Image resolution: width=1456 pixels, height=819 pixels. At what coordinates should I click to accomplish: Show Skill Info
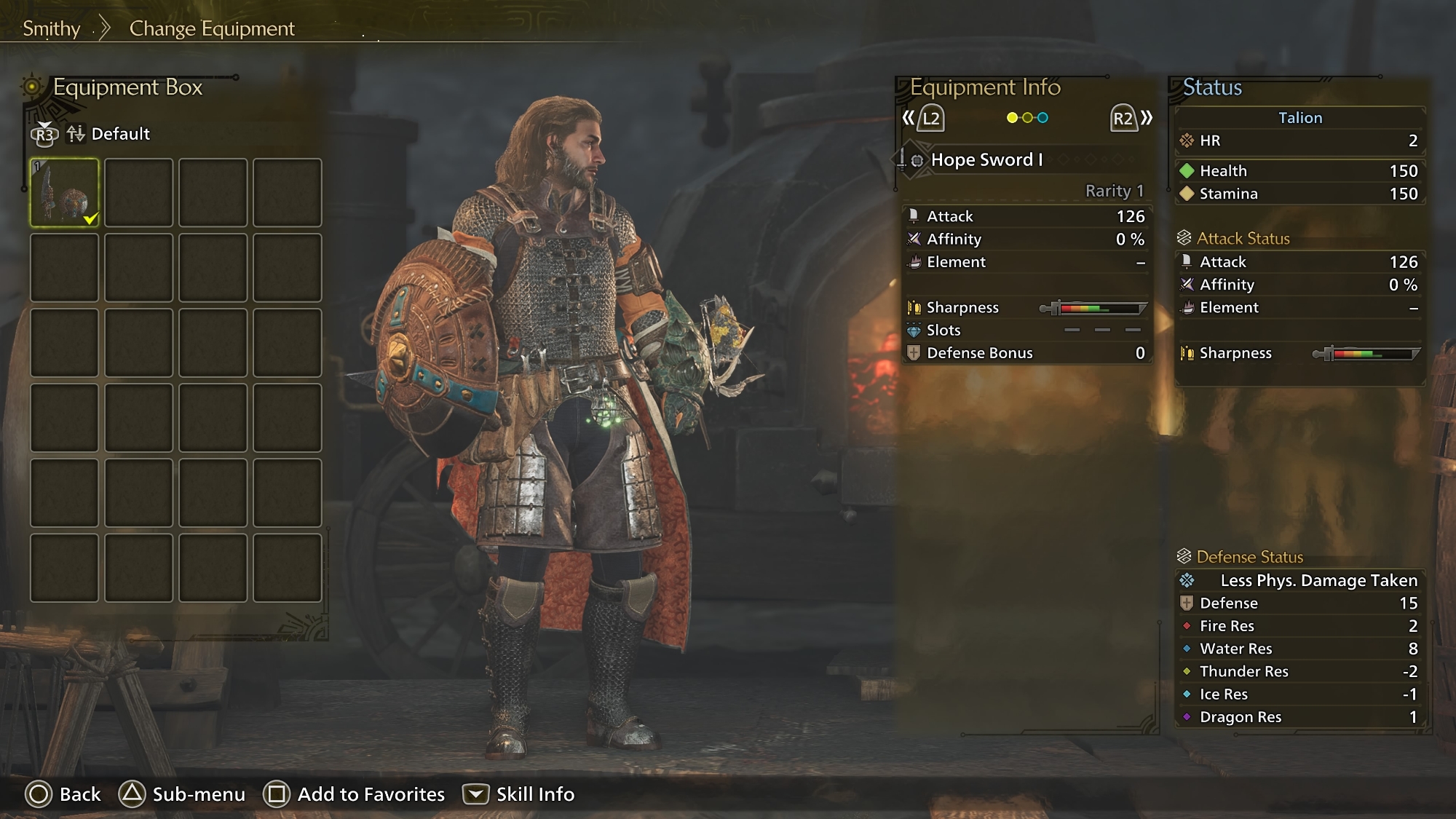coord(518,794)
